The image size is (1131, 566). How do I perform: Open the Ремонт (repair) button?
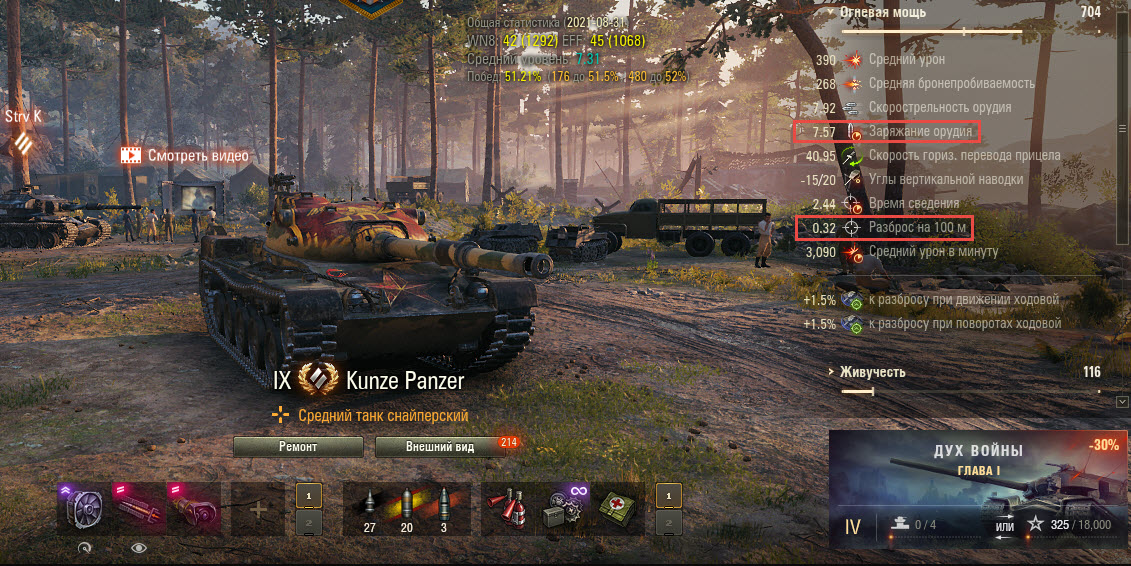click(x=298, y=447)
